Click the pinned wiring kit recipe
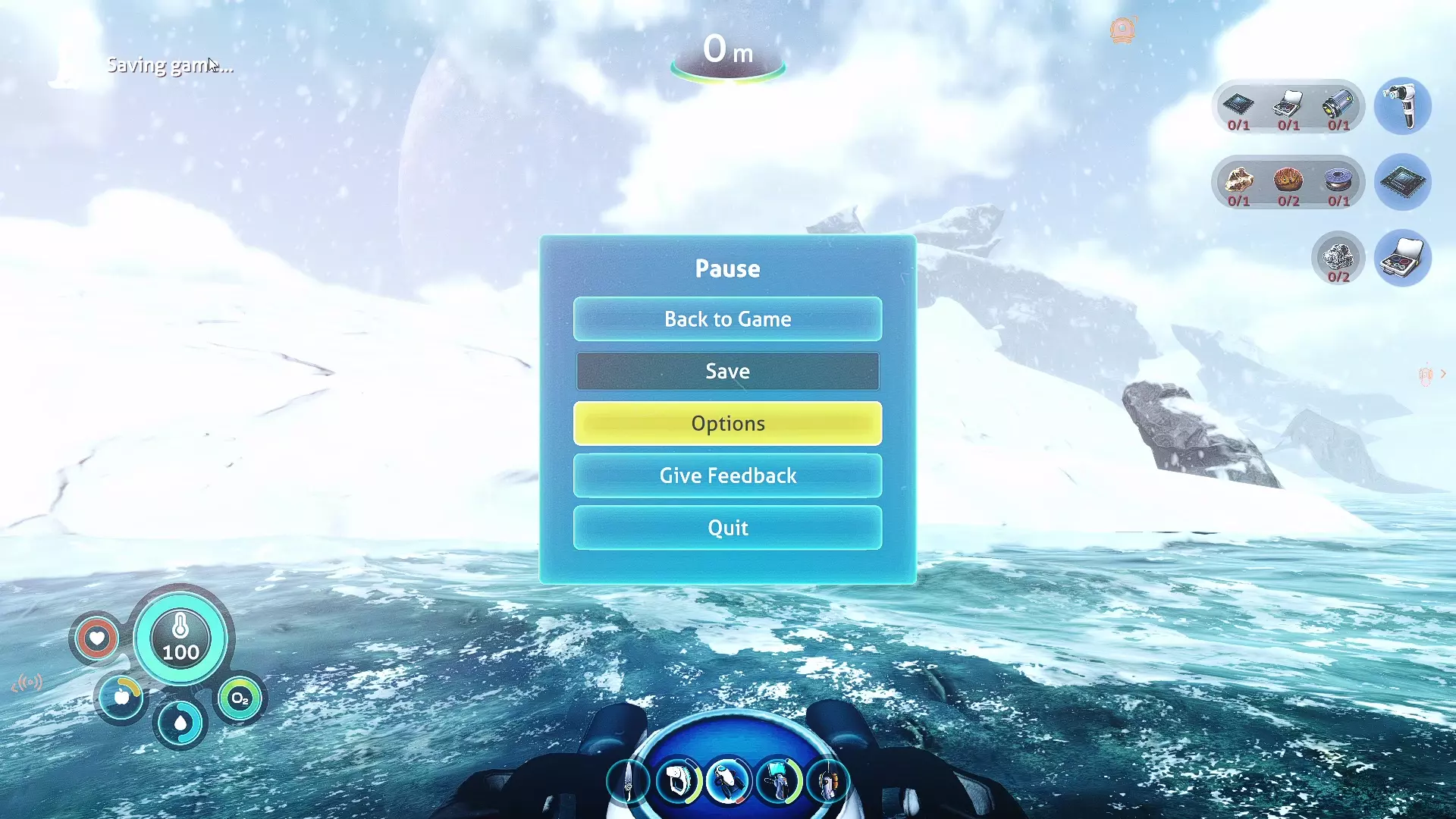 (x=1402, y=258)
